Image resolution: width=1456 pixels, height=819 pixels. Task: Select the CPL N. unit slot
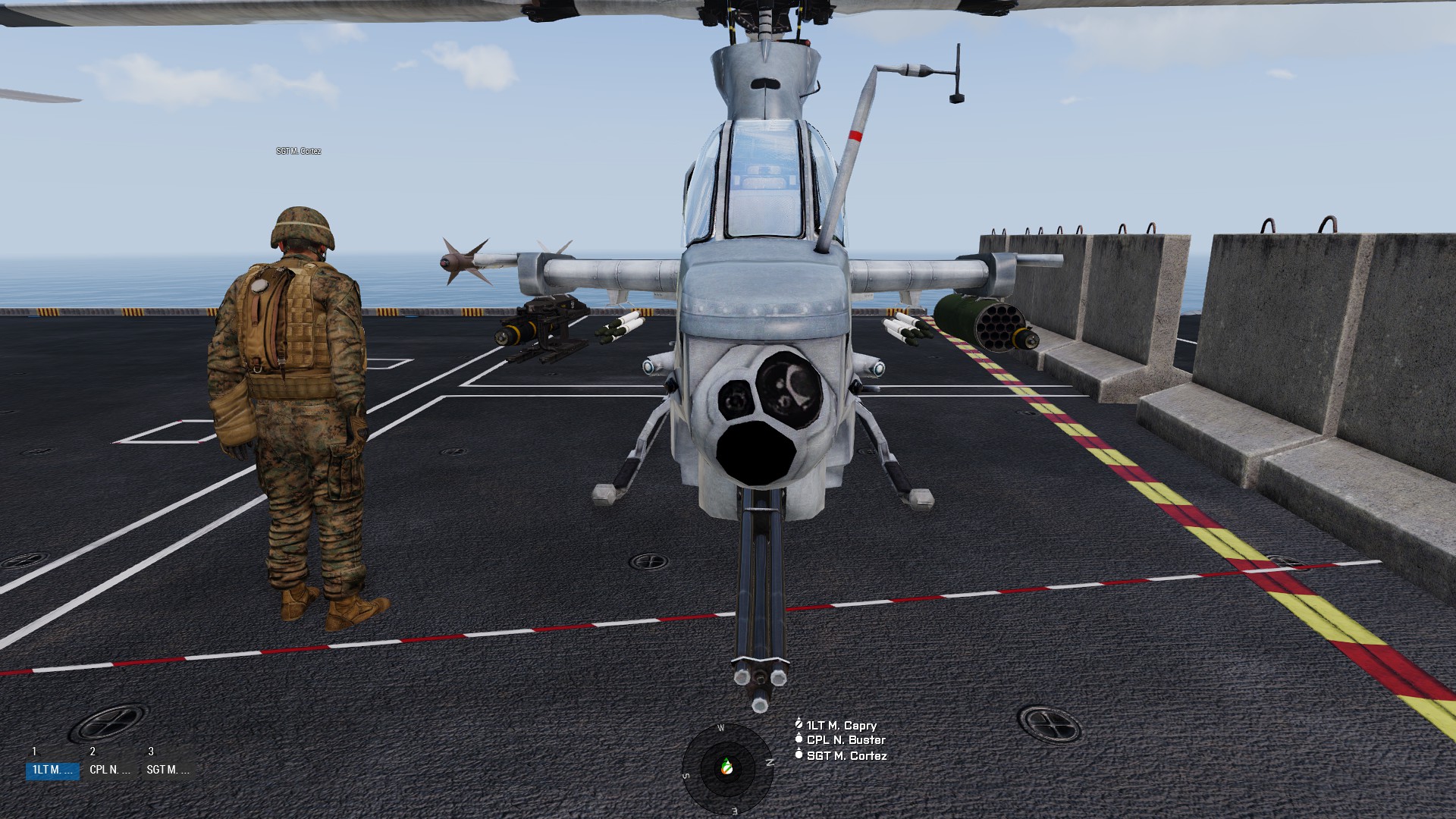[110, 770]
